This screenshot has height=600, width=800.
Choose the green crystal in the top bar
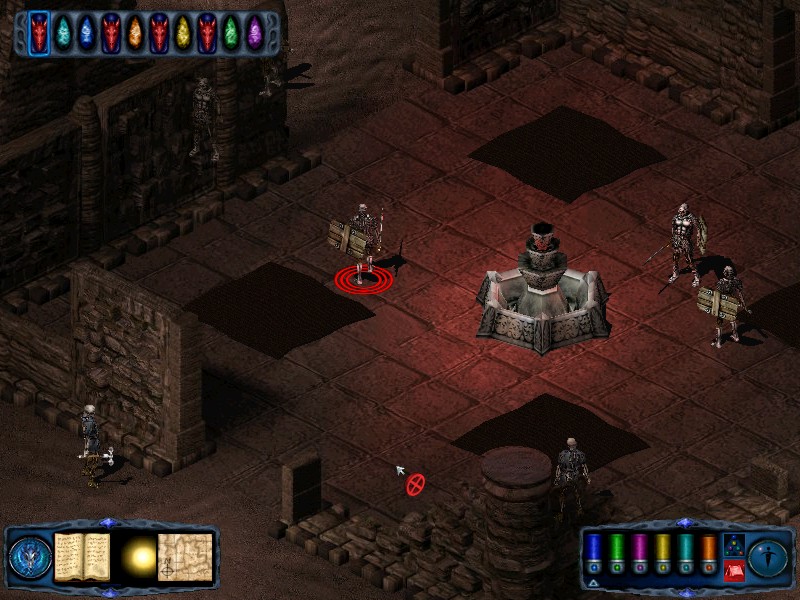pos(231,33)
